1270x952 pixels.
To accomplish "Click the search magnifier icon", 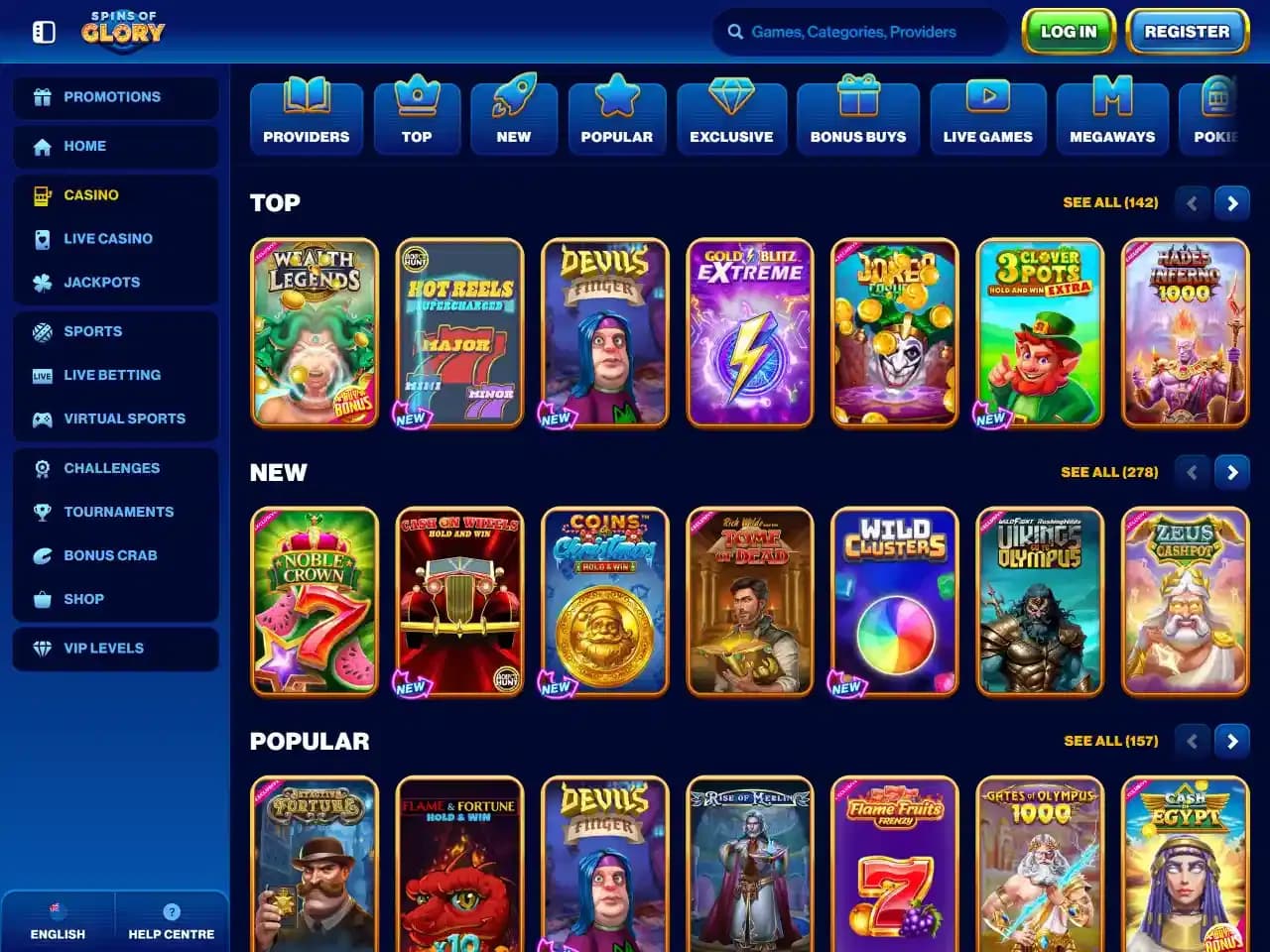I will coord(735,32).
